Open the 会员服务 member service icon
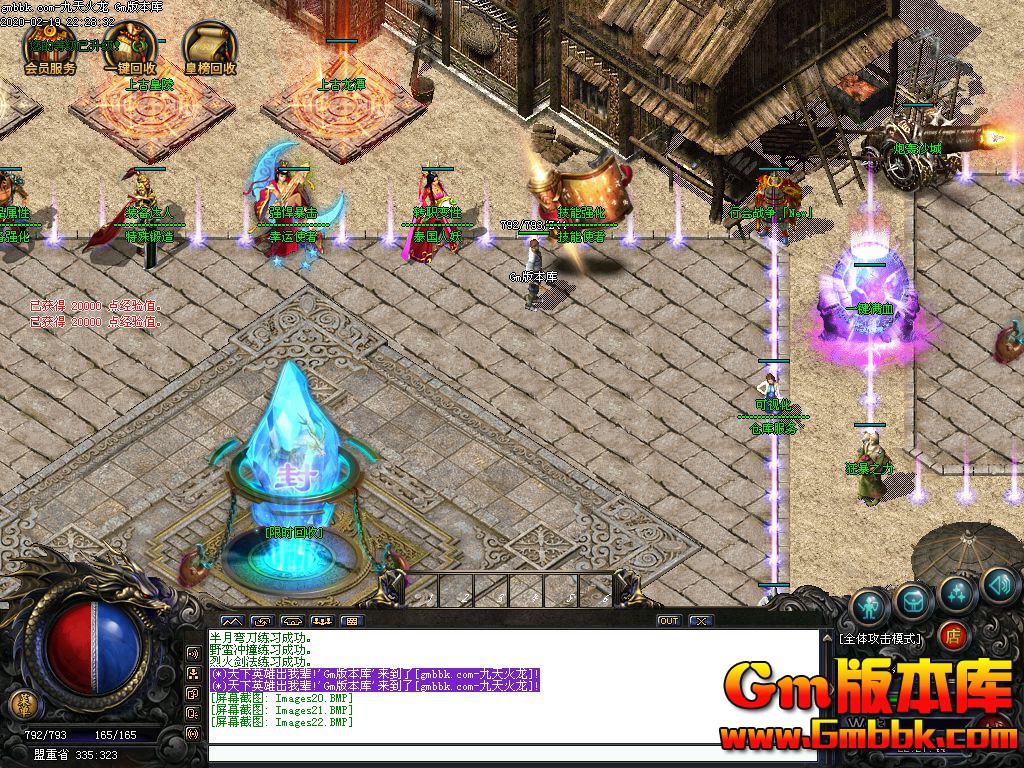 pyautogui.click(x=50, y=46)
